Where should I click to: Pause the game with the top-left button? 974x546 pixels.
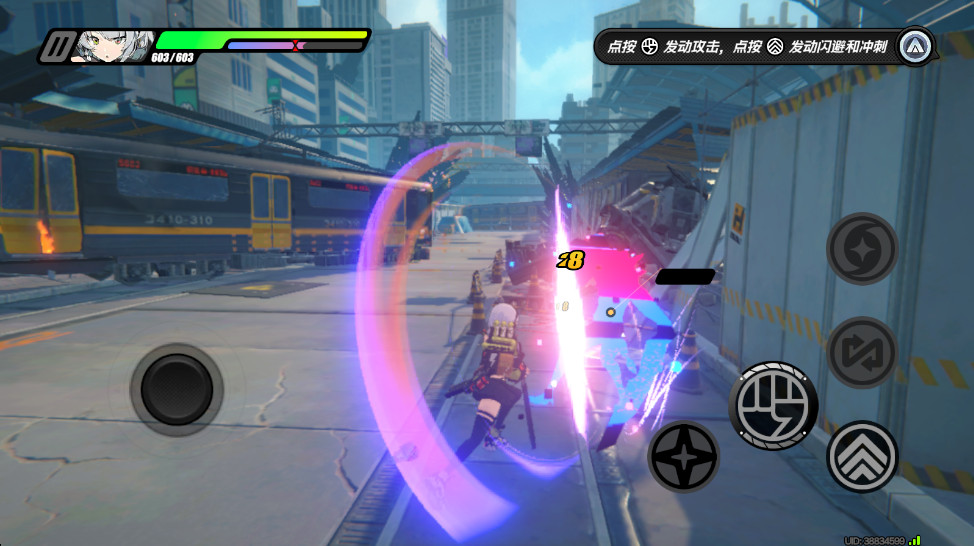click(x=58, y=47)
